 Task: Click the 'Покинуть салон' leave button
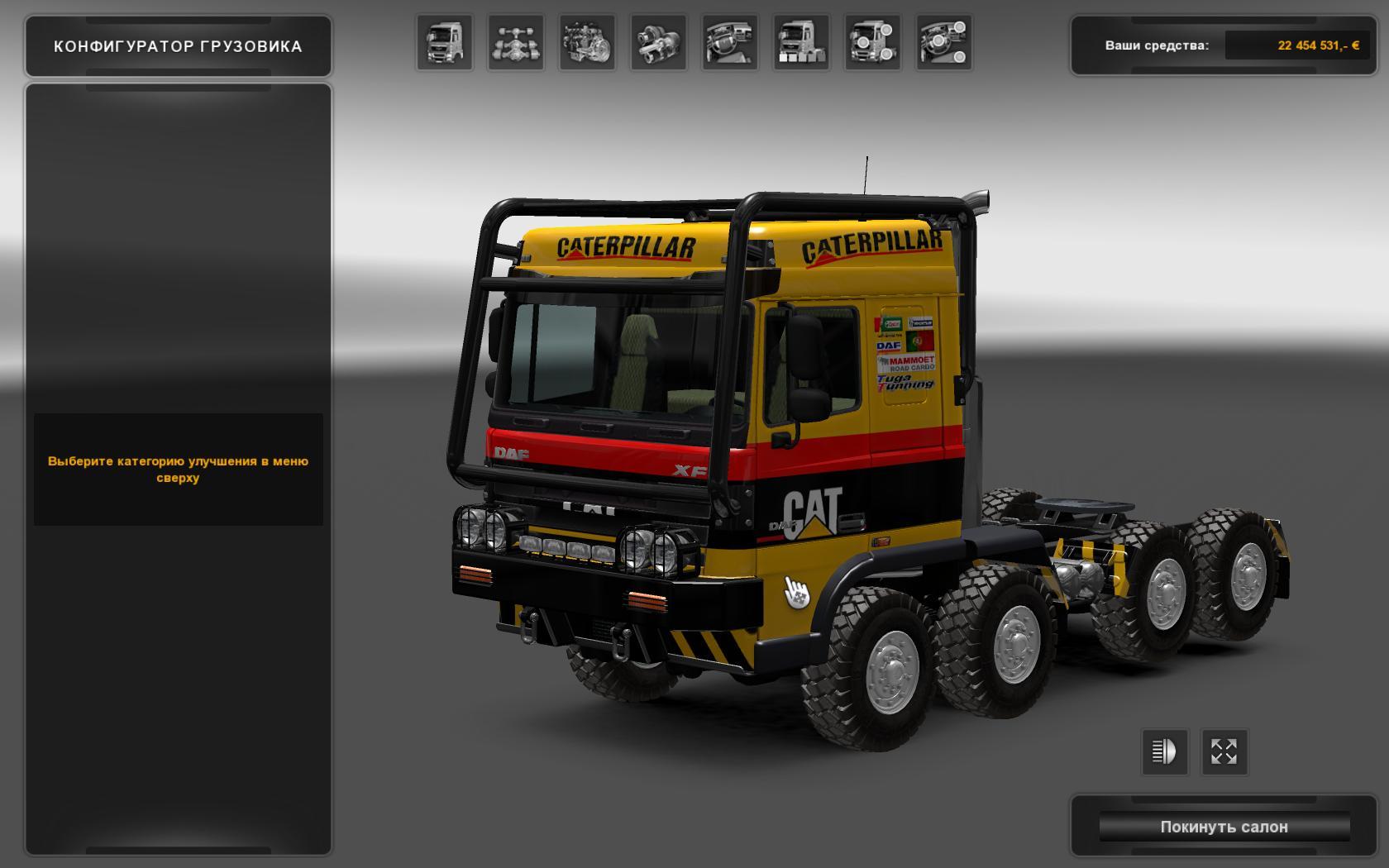1224,827
